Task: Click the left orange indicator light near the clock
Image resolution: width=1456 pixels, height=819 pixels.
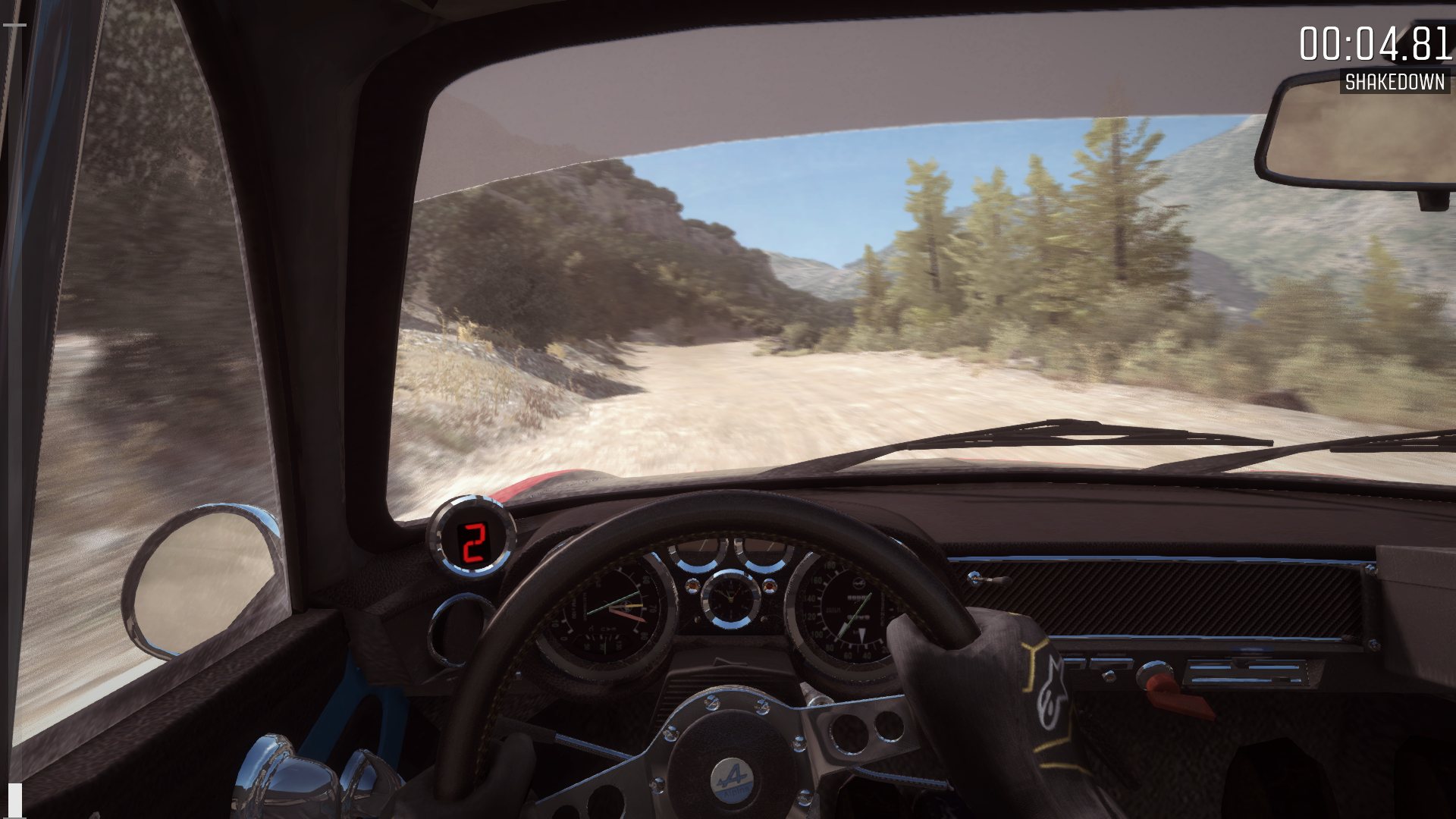Action: click(692, 587)
